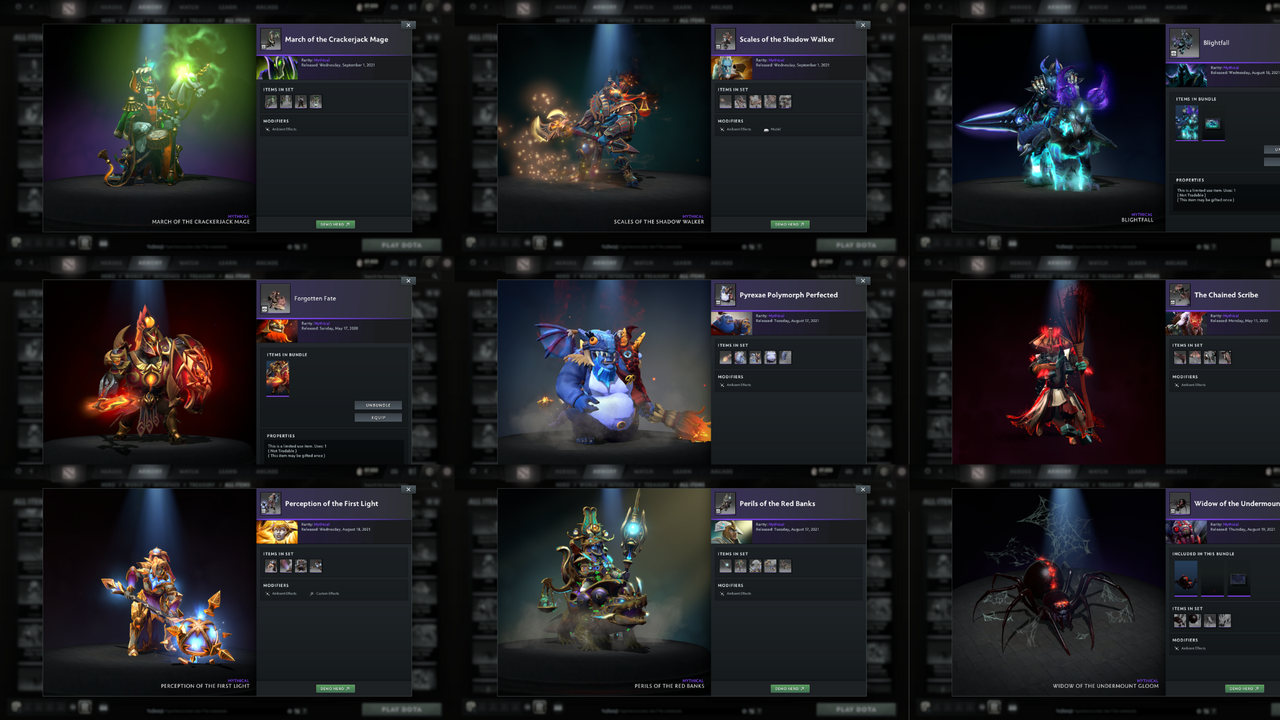Click the UNBUNDLE button in the Forgotten Fate panel

click(x=379, y=405)
